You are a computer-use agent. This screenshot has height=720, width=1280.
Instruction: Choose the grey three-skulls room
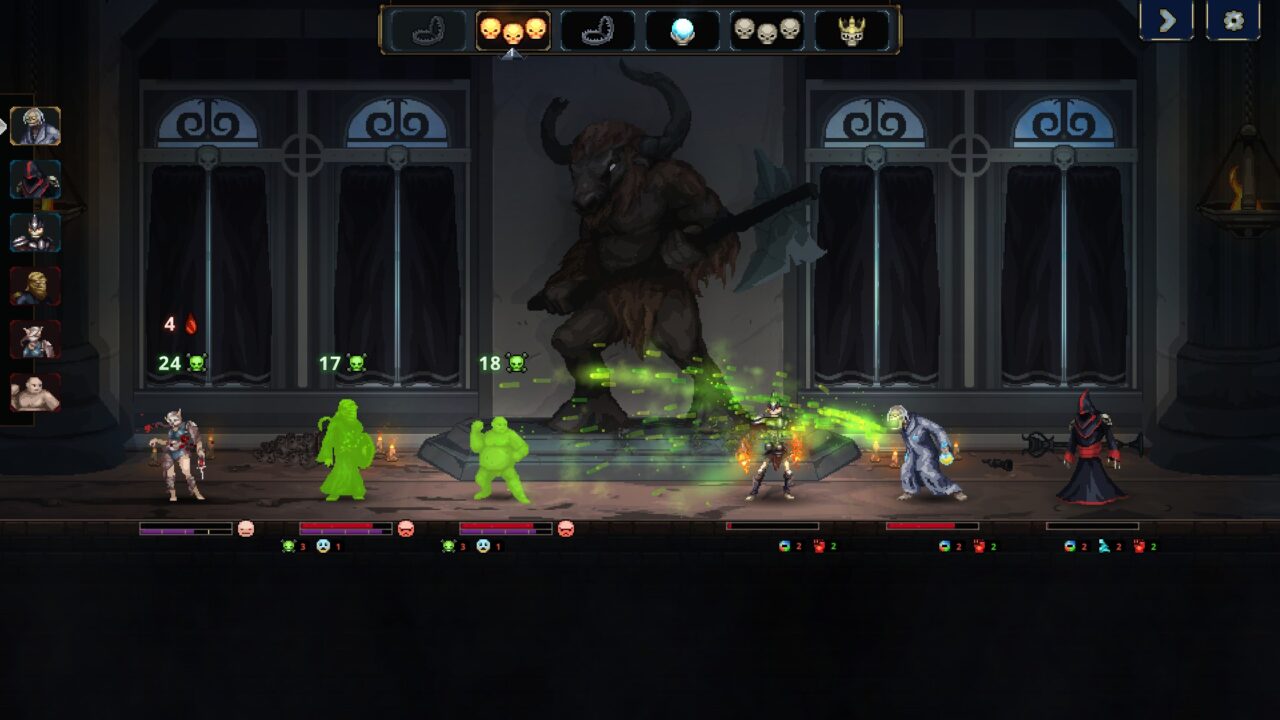point(767,30)
